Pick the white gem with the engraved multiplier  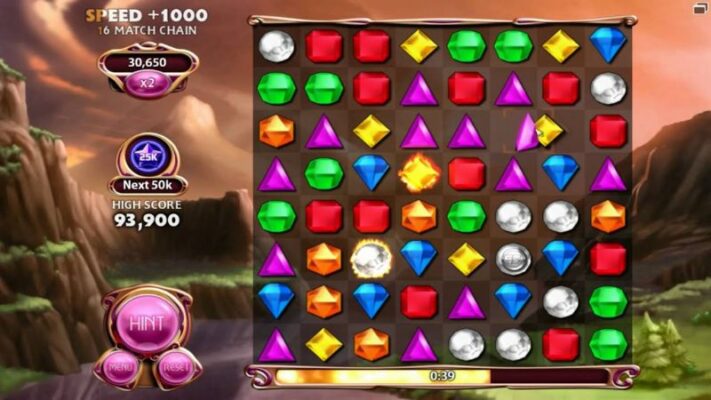click(513, 258)
